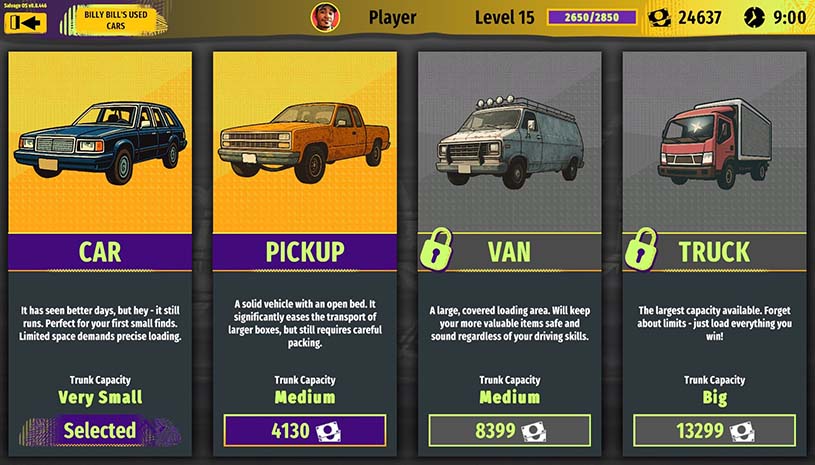Open the Player avatar portrait
This screenshot has height=465, width=815.
tap(325, 17)
